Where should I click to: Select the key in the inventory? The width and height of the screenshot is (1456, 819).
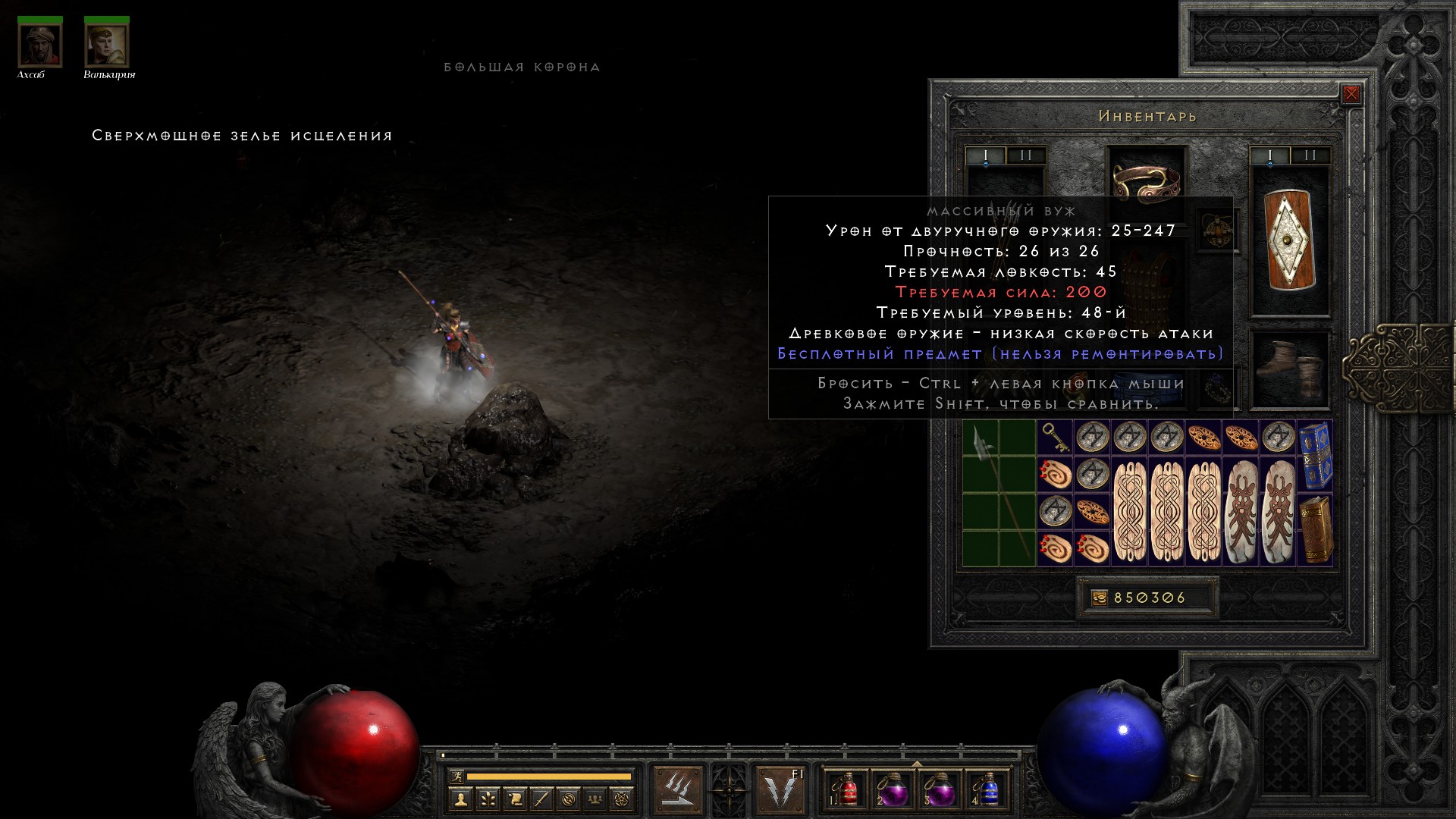(1054, 438)
